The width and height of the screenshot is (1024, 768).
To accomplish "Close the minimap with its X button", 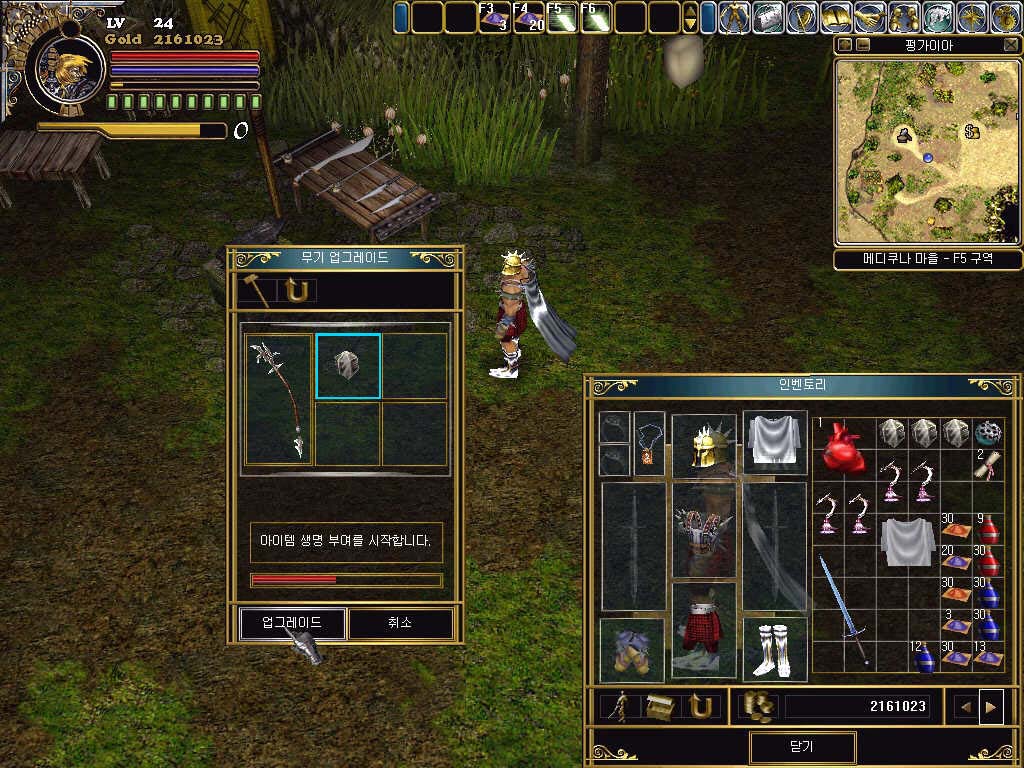I will coord(1010,45).
